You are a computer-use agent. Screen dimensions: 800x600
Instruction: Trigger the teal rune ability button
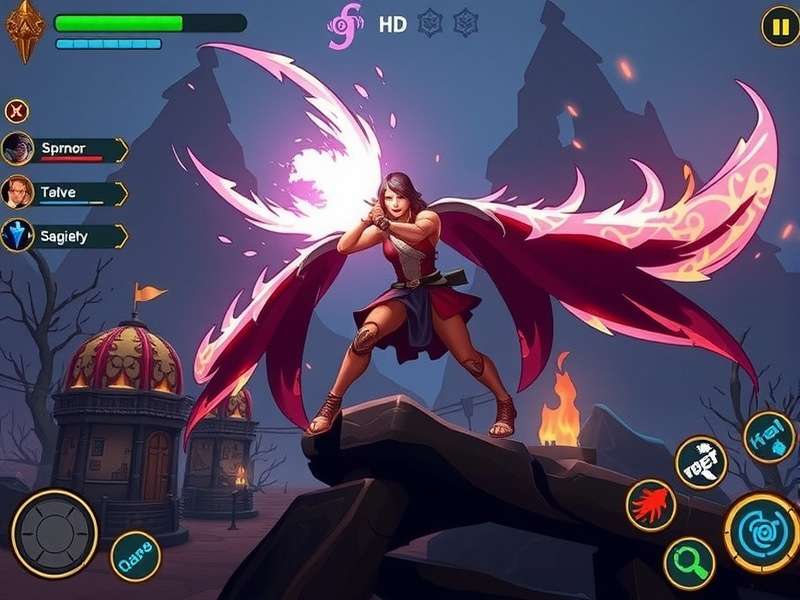[x=769, y=437]
